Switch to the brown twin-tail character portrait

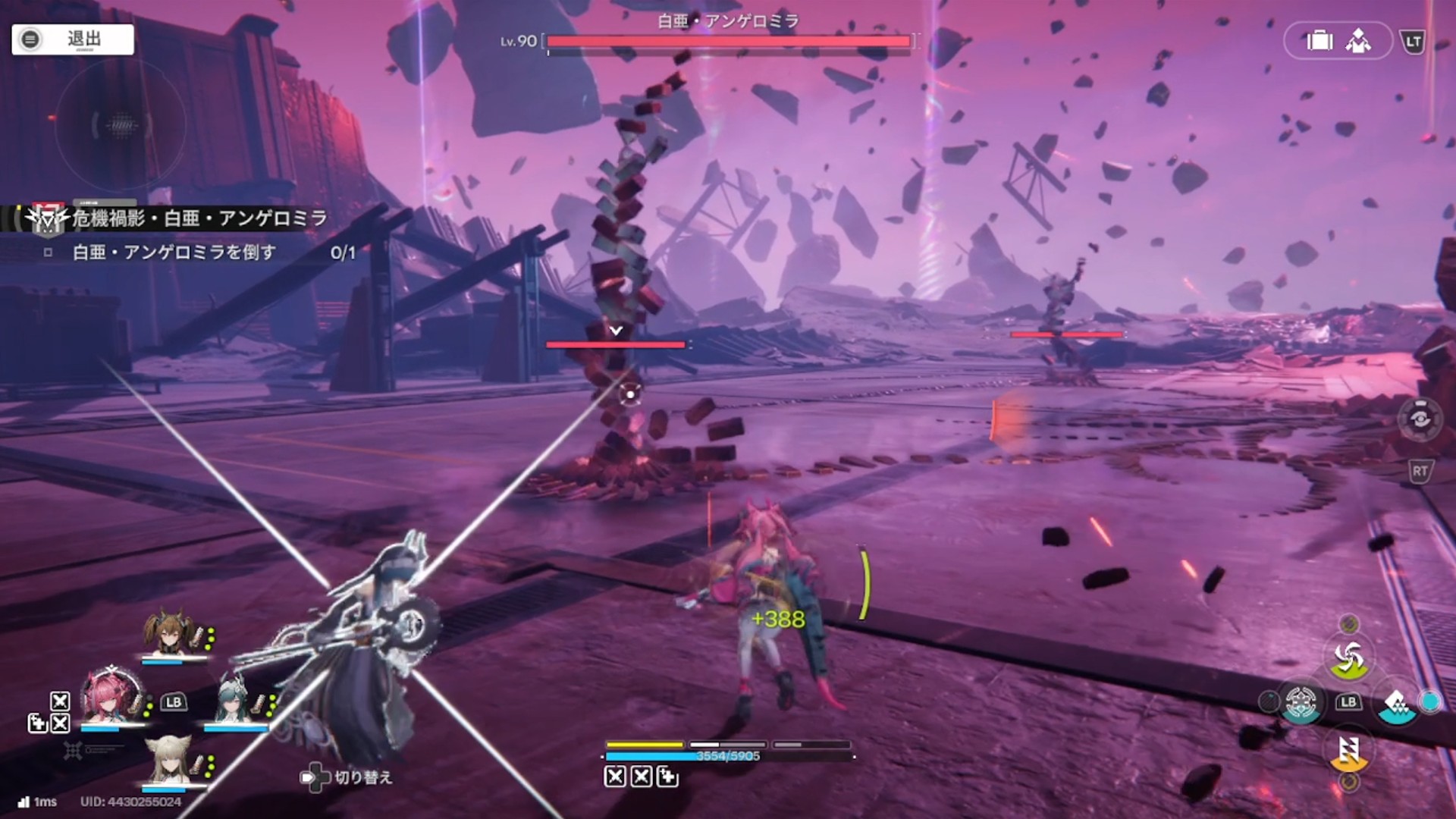tap(172, 633)
